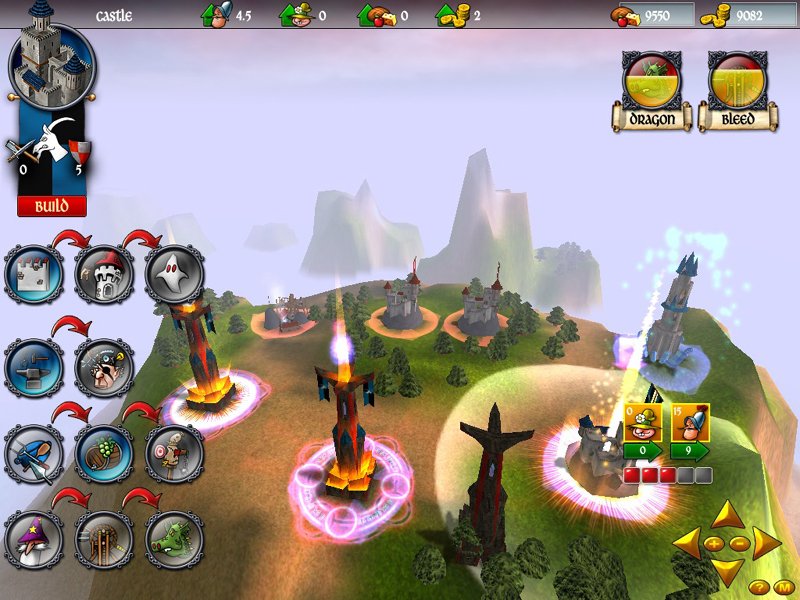This screenshot has height=600, width=800.
Task: Open the menu with the gold M button
Action: tap(784, 586)
